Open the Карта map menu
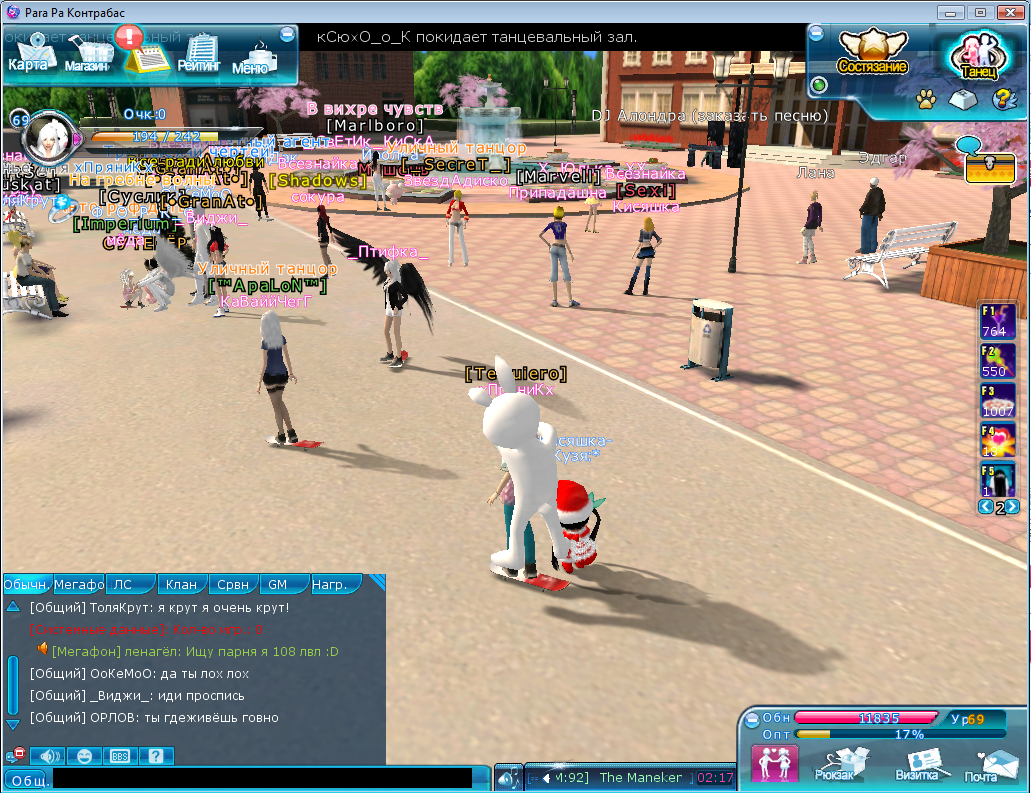The height and width of the screenshot is (793, 1031). tap(28, 53)
